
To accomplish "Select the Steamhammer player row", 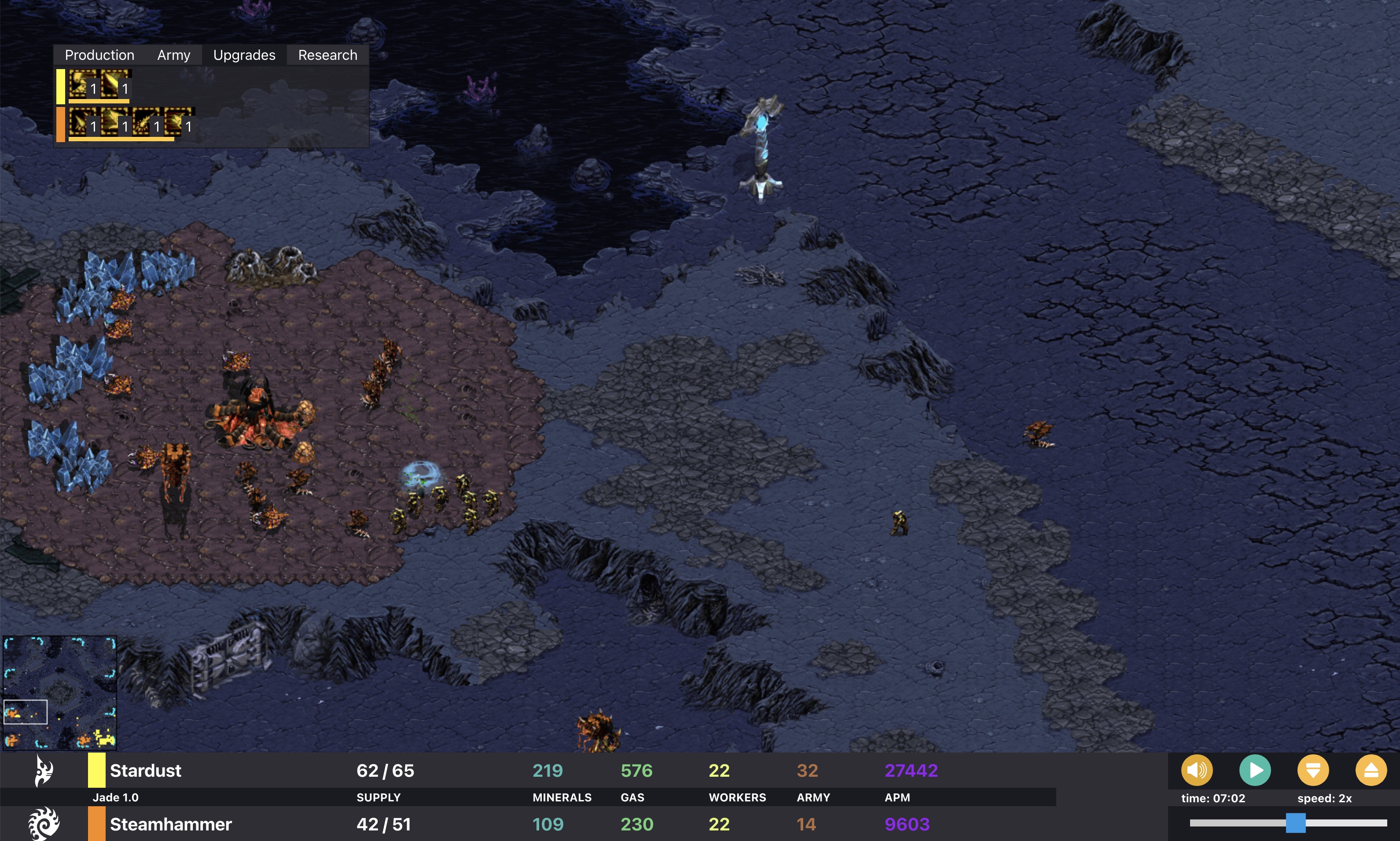I will [x=170, y=824].
